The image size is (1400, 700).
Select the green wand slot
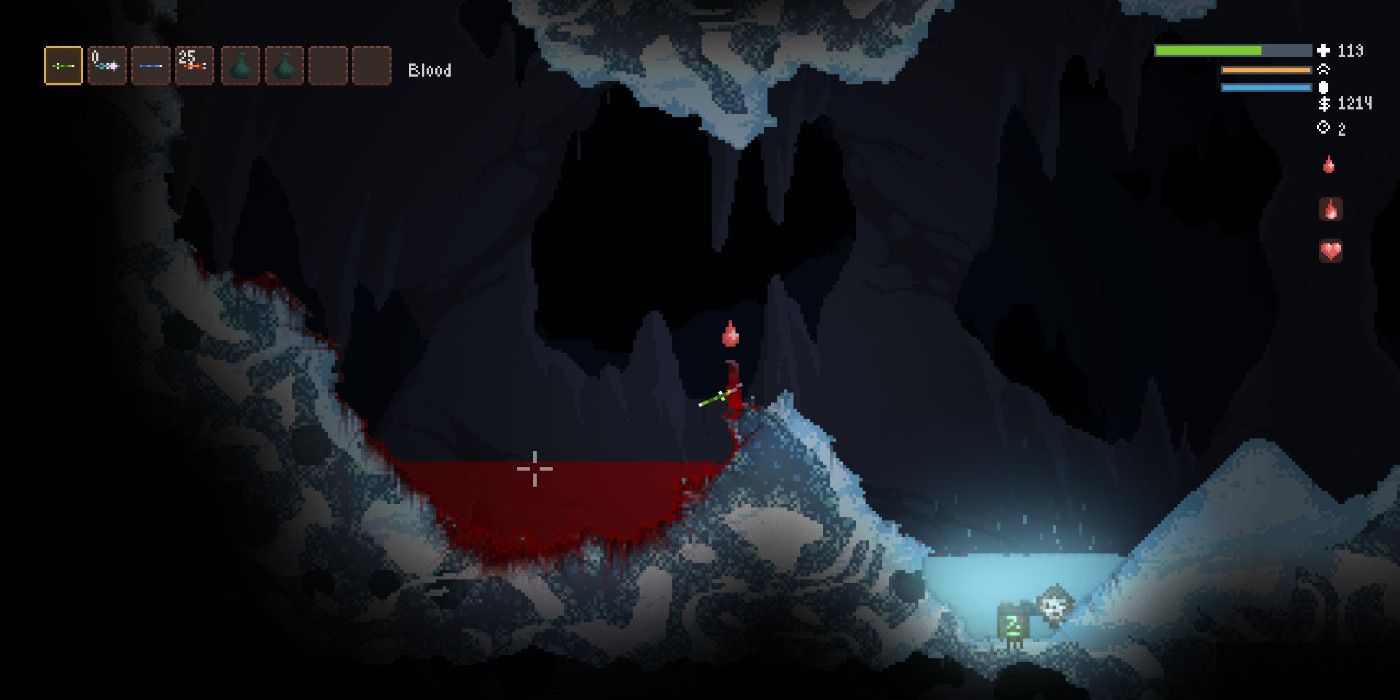[x=63, y=66]
